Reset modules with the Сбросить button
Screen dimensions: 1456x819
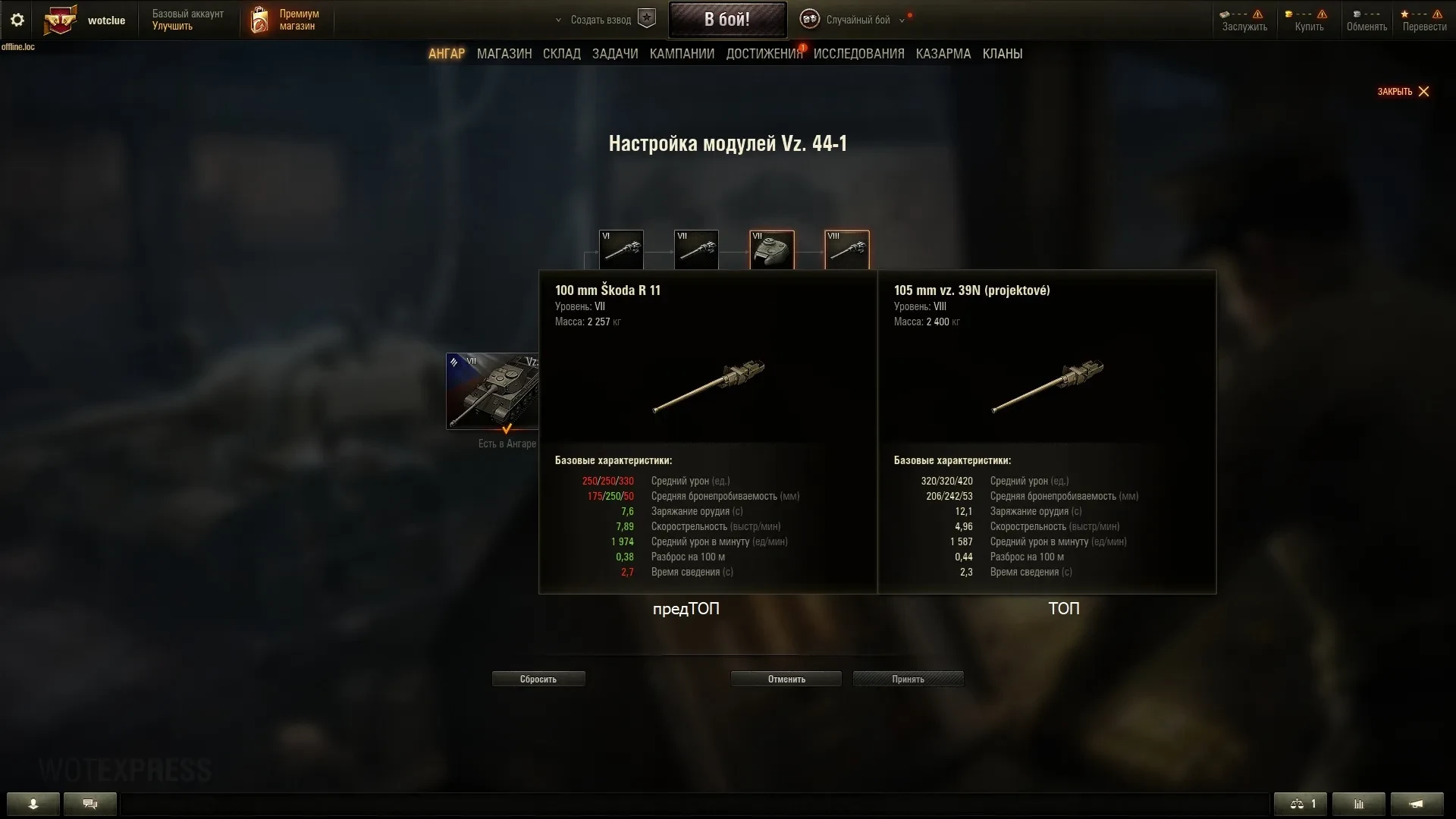[538, 679]
